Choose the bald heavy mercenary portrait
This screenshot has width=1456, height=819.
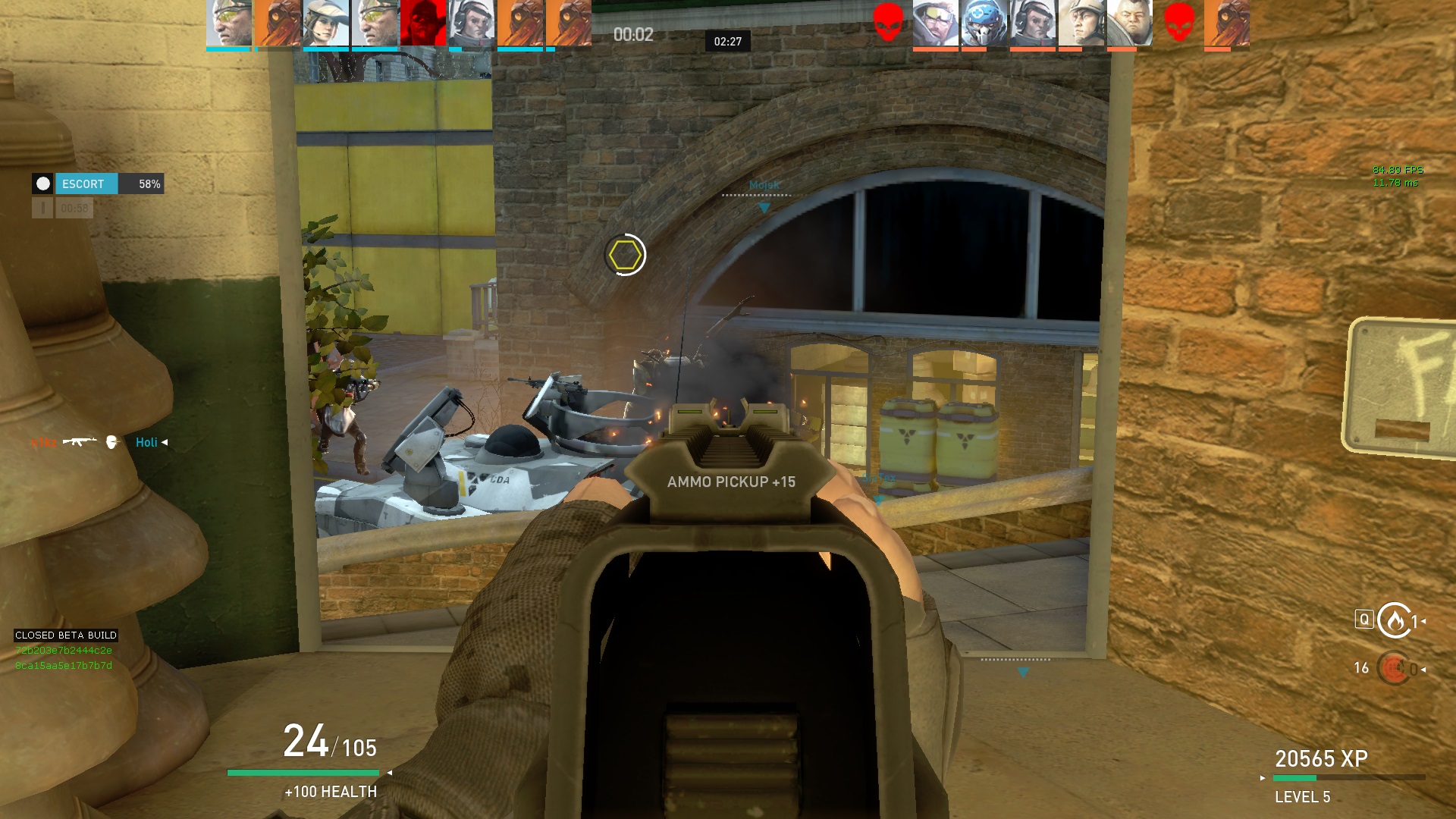(x=1130, y=24)
